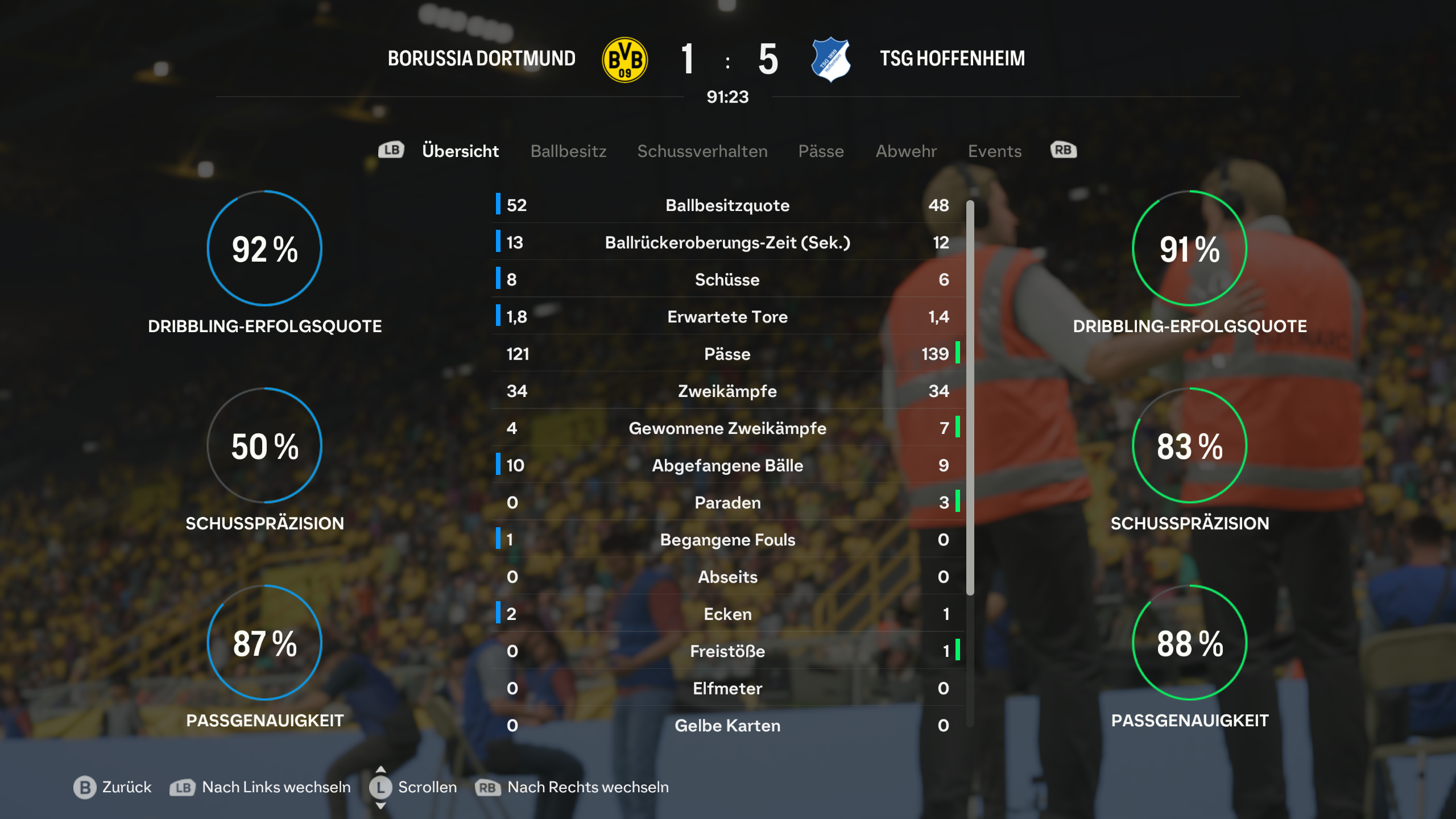Choose Nach Rechts wechseln
This screenshot has width=1456, height=819.
point(572,787)
